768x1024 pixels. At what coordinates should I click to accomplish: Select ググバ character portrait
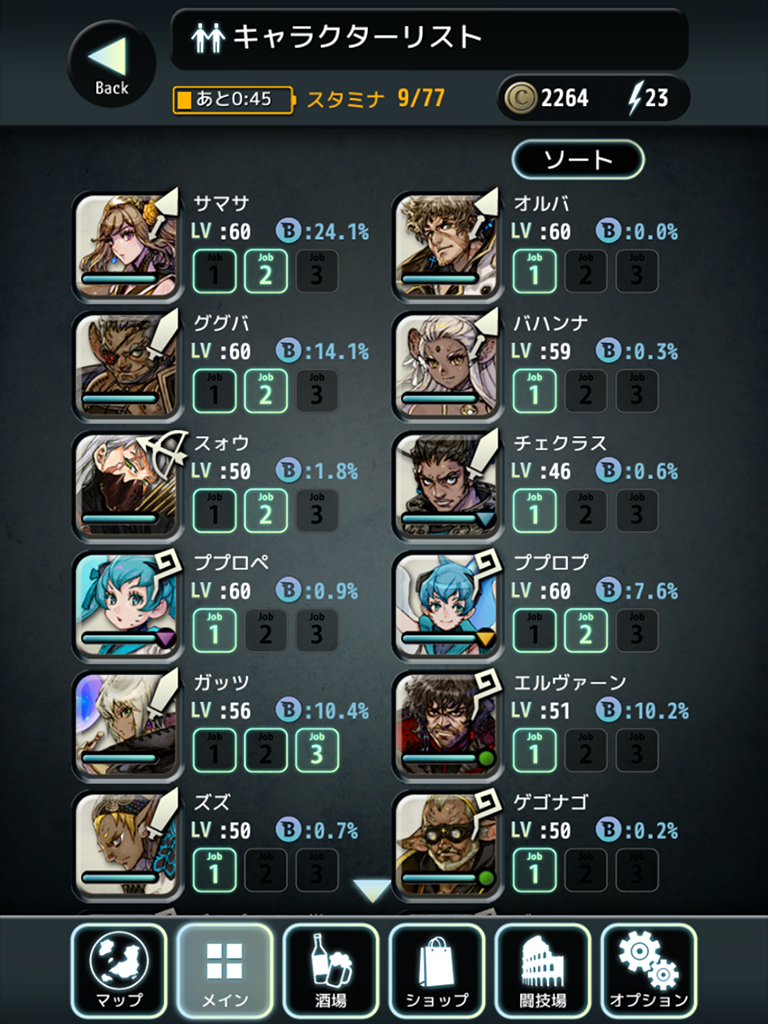[126, 366]
